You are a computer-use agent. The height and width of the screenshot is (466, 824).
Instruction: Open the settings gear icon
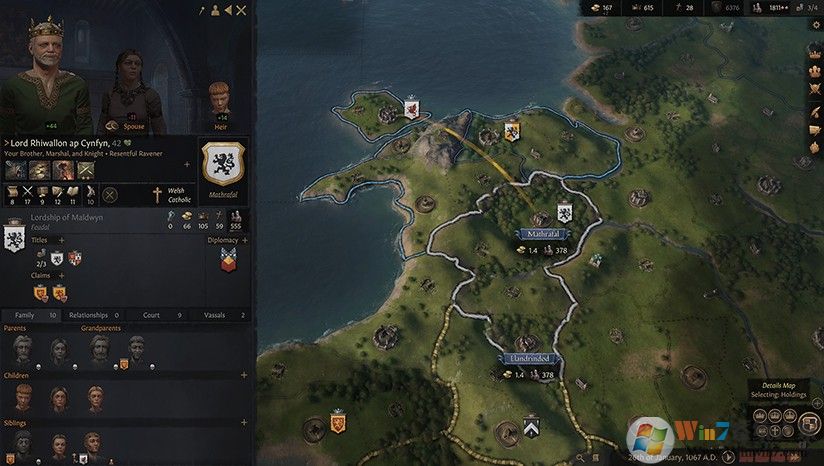tap(815, 25)
